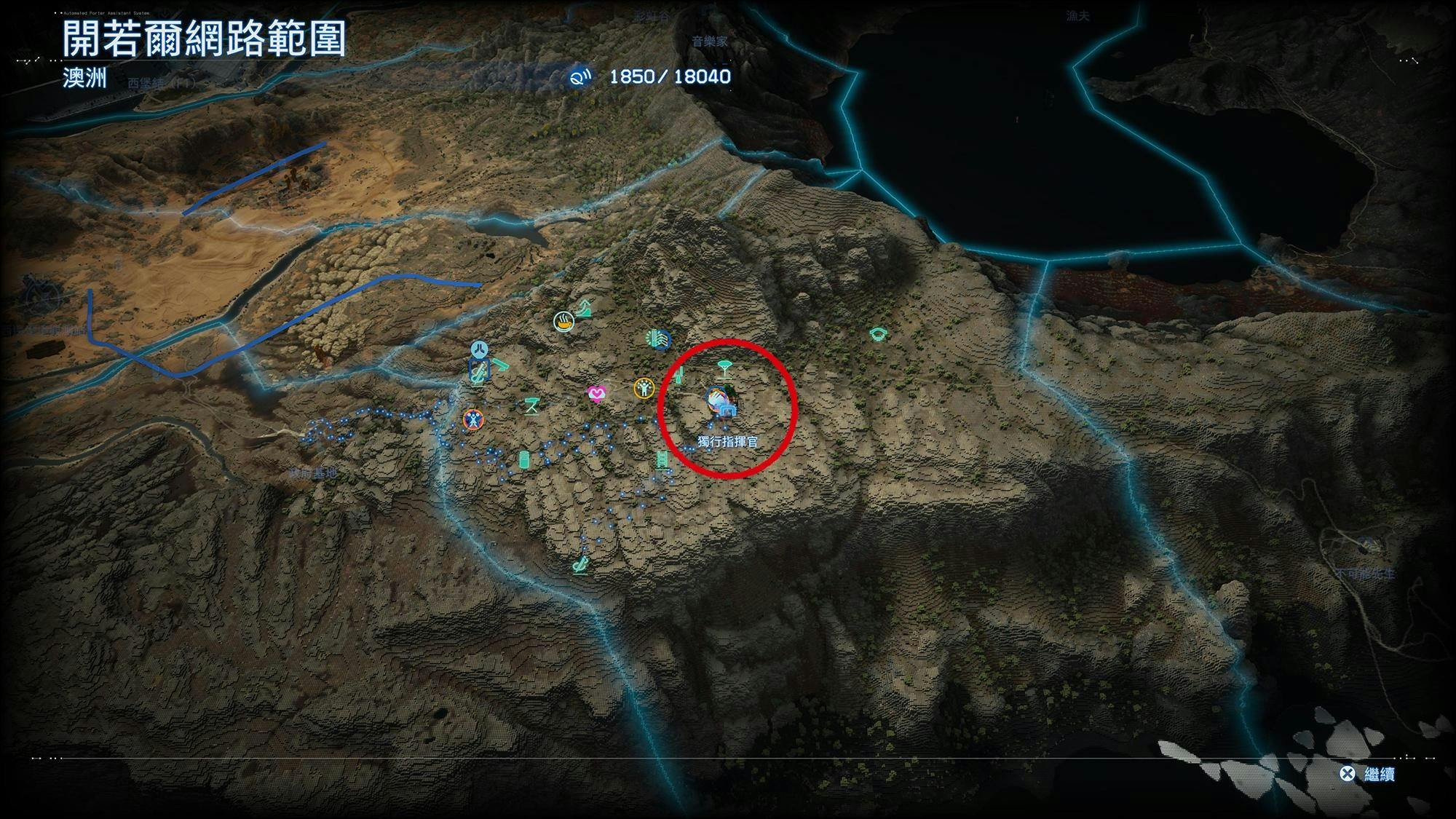
Task: Select the hot spring cup map marker
Action: click(563, 321)
